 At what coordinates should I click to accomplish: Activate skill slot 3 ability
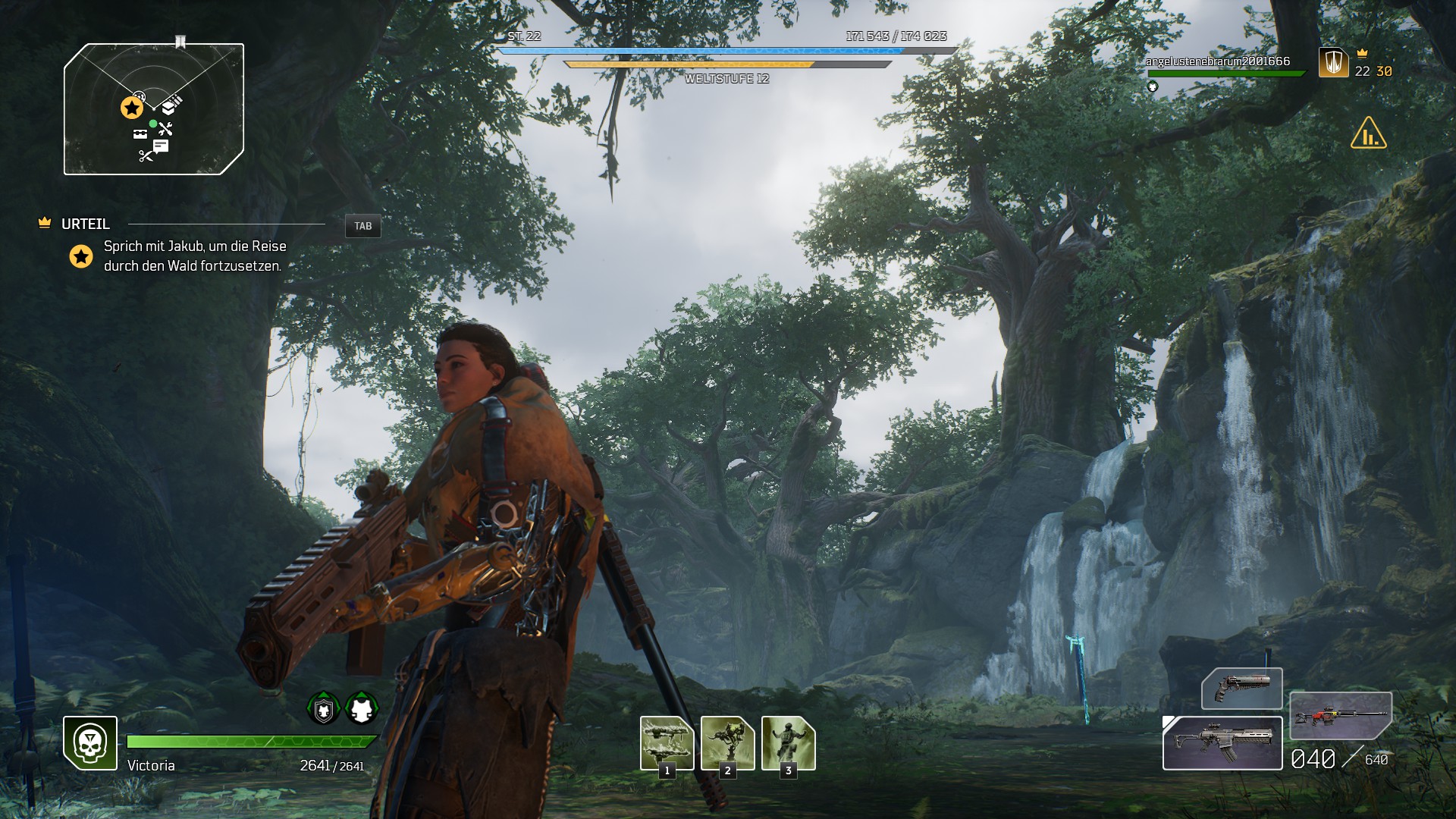pyautogui.click(x=788, y=742)
